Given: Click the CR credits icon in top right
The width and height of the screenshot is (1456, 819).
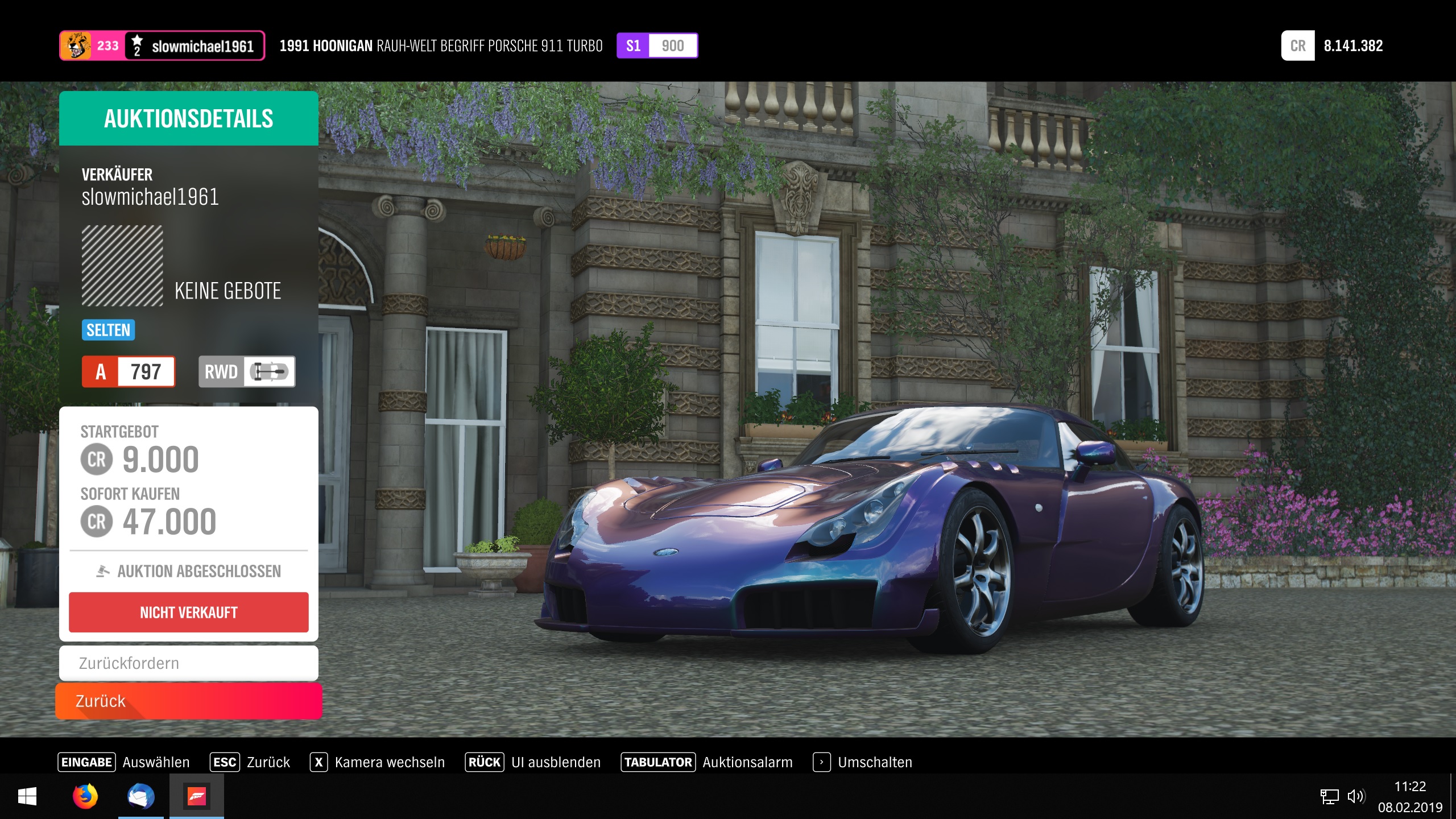Looking at the screenshot, I should click(x=1297, y=46).
